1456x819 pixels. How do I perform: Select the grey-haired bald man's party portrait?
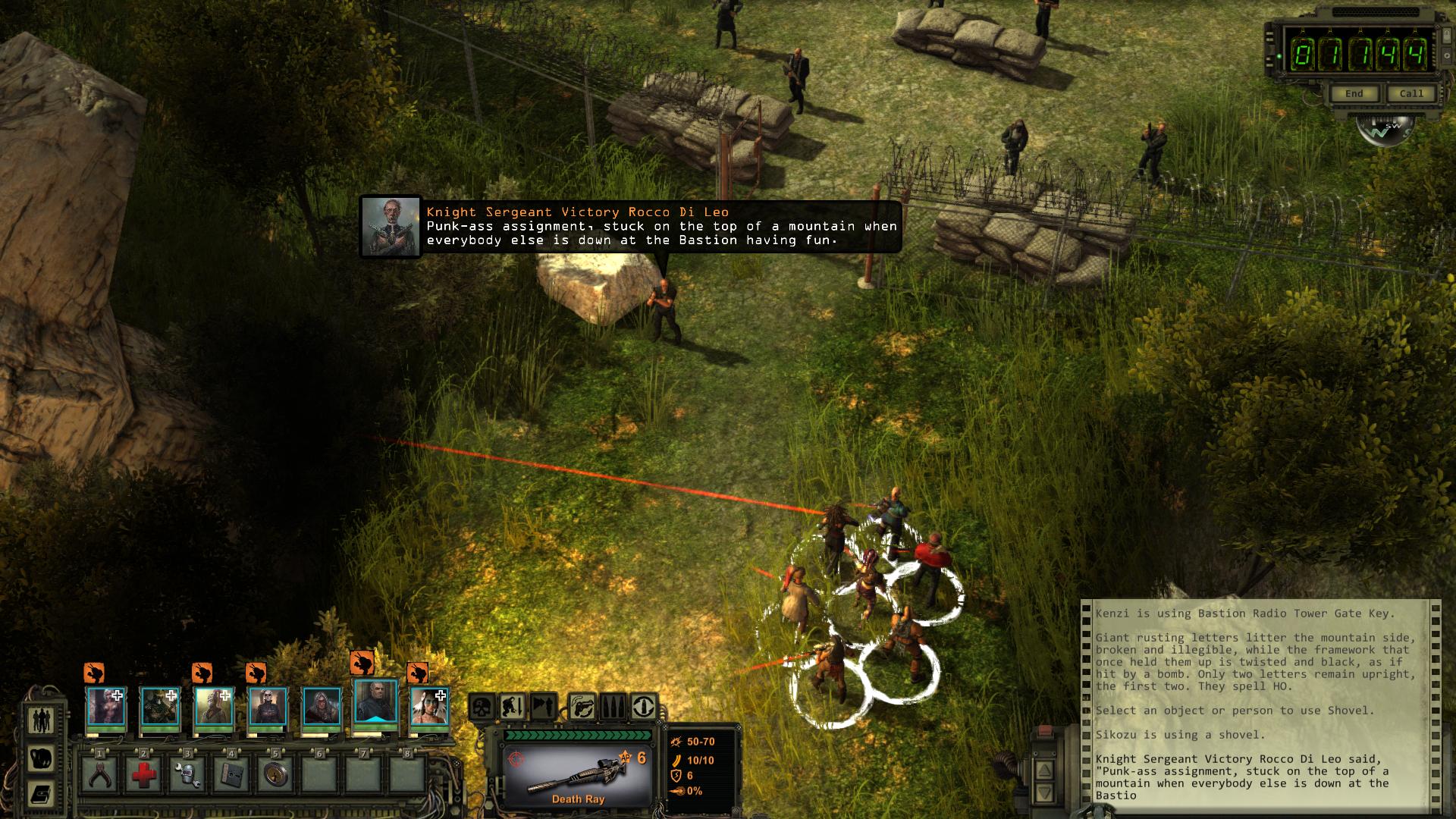click(x=376, y=702)
